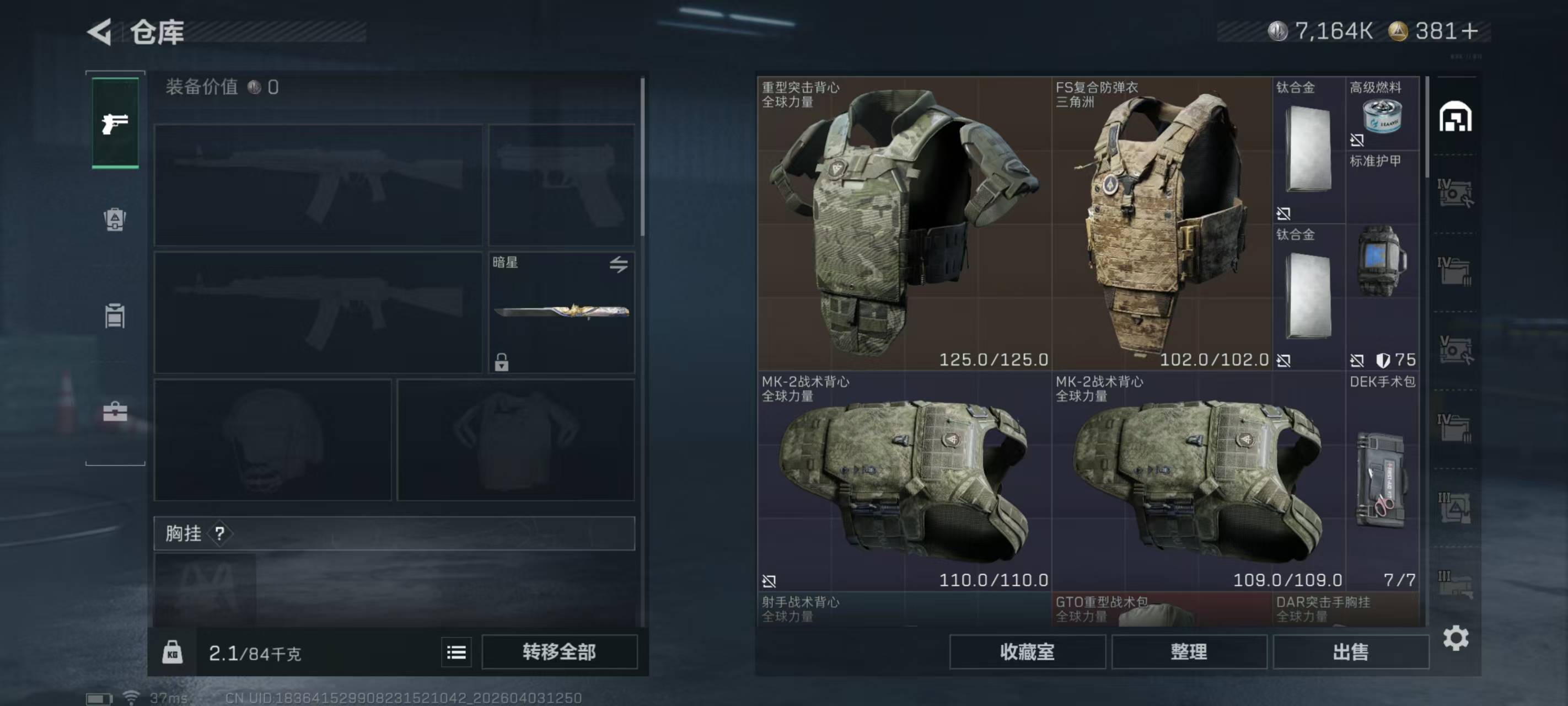The width and height of the screenshot is (1568, 706).
Task: Open the backpack tab on left sidebar
Action: (115, 220)
